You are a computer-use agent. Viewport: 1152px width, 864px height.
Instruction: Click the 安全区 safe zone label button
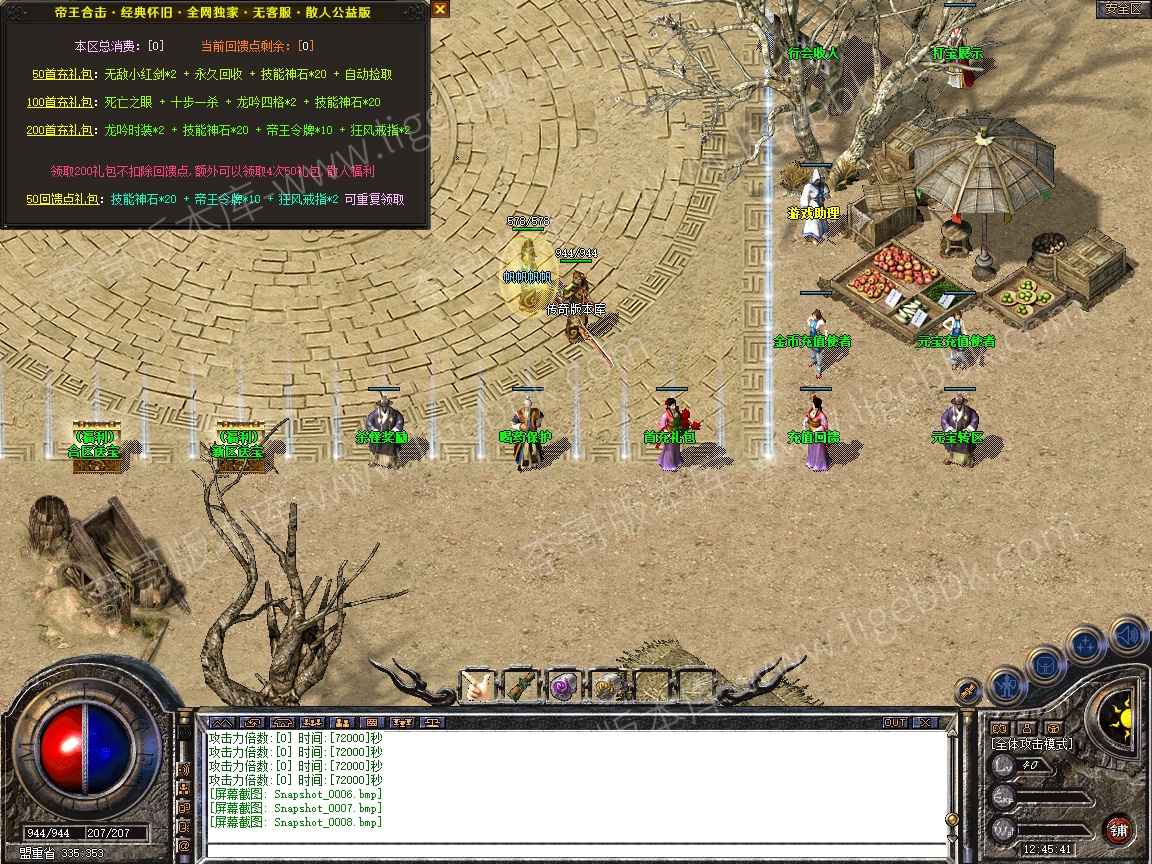tap(1122, 8)
